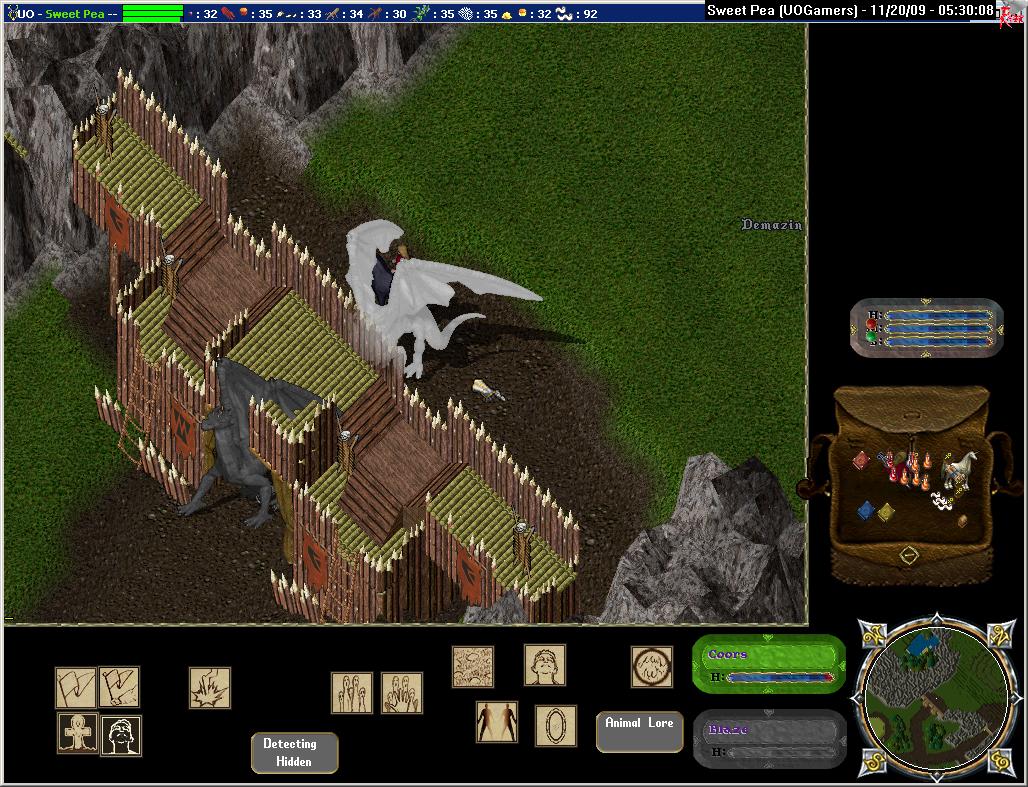This screenshot has width=1028, height=787.
Task: Select the Blaze pet status bar
Action: point(768,740)
